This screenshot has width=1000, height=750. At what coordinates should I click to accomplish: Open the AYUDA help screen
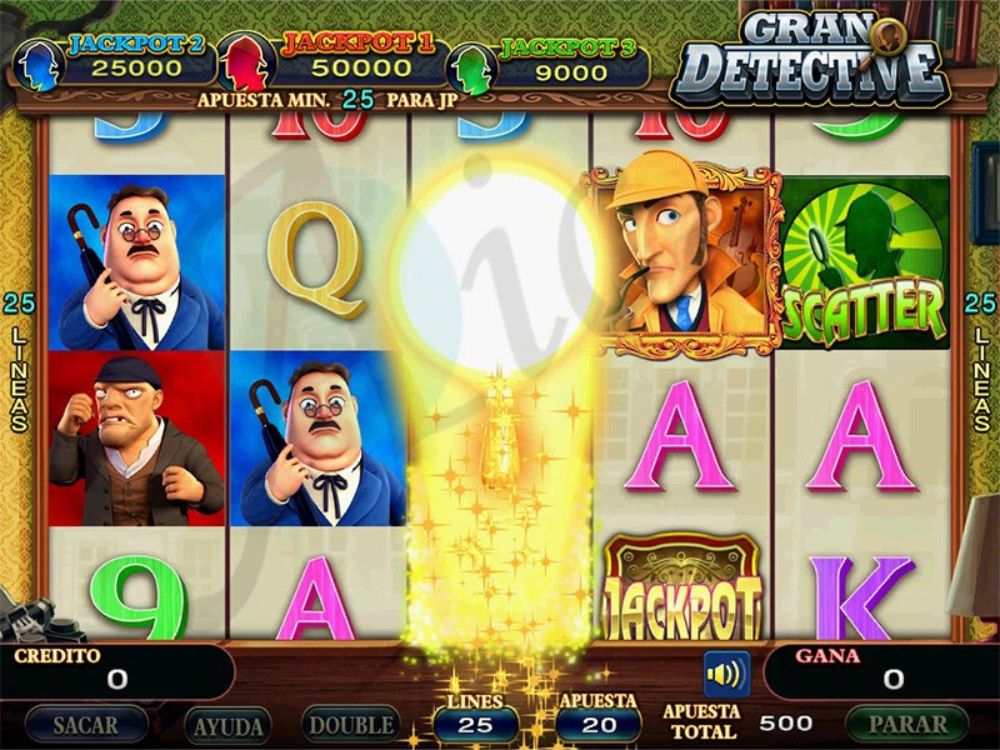point(229,725)
